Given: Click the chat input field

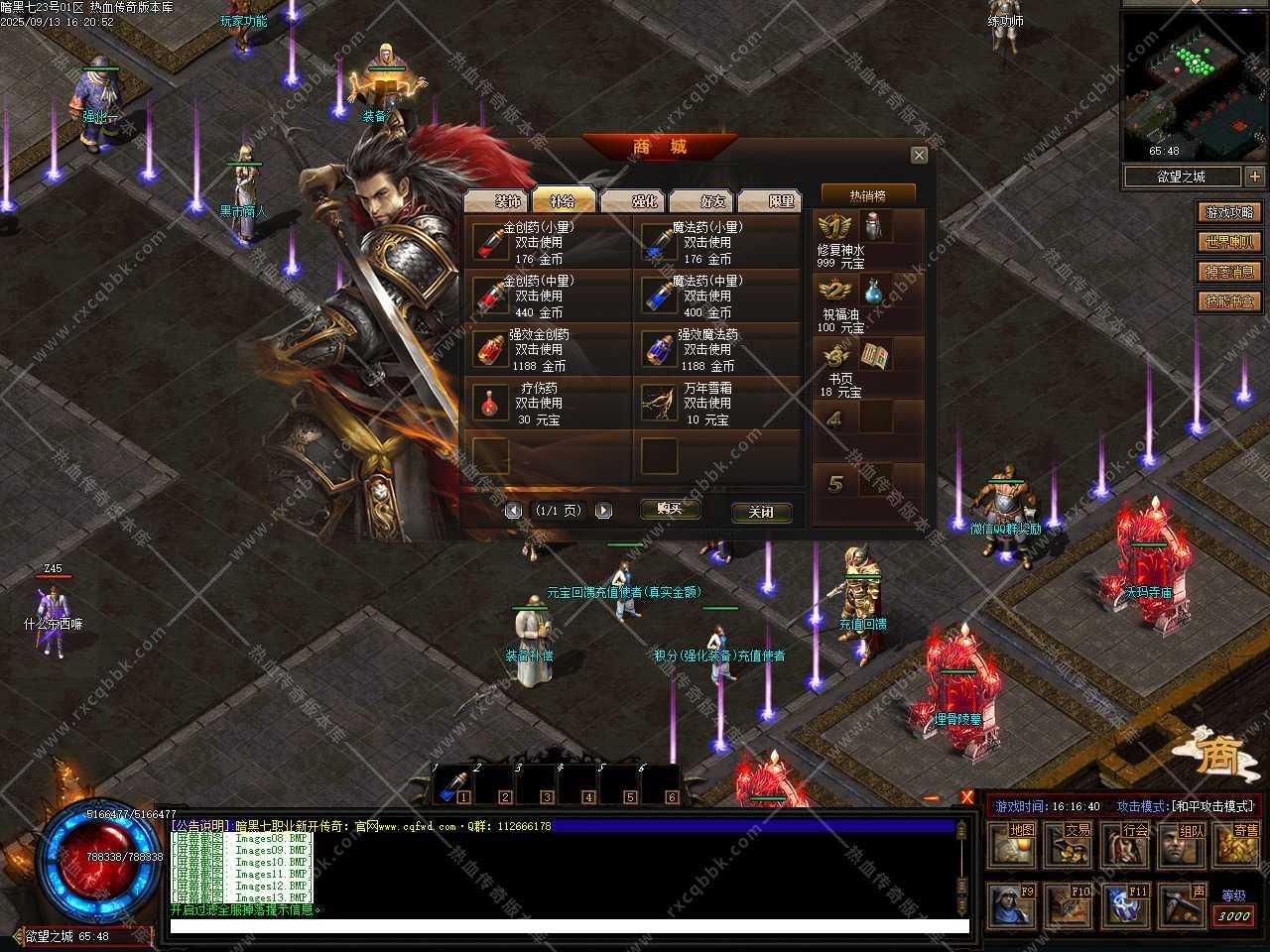Looking at the screenshot, I should 569,926.
